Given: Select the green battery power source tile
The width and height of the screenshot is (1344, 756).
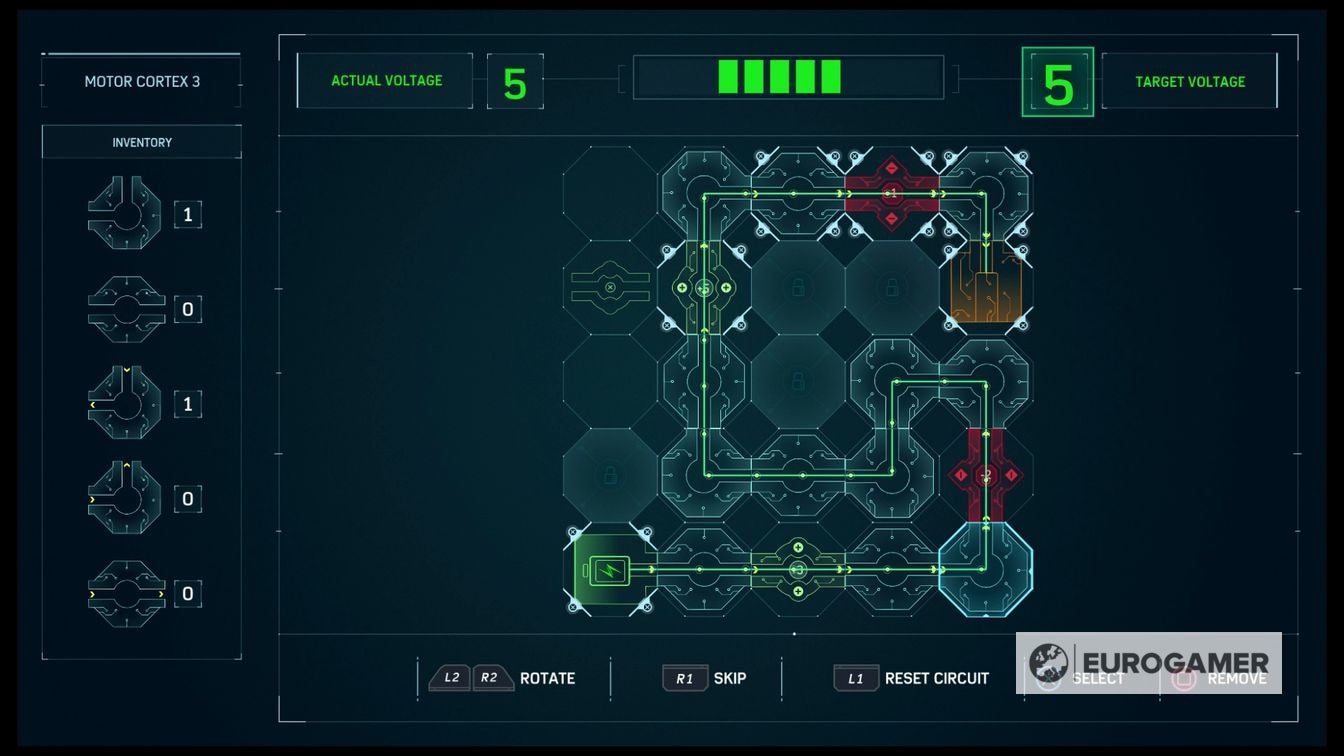Looking at the screenshot, I should pos(609,570).
